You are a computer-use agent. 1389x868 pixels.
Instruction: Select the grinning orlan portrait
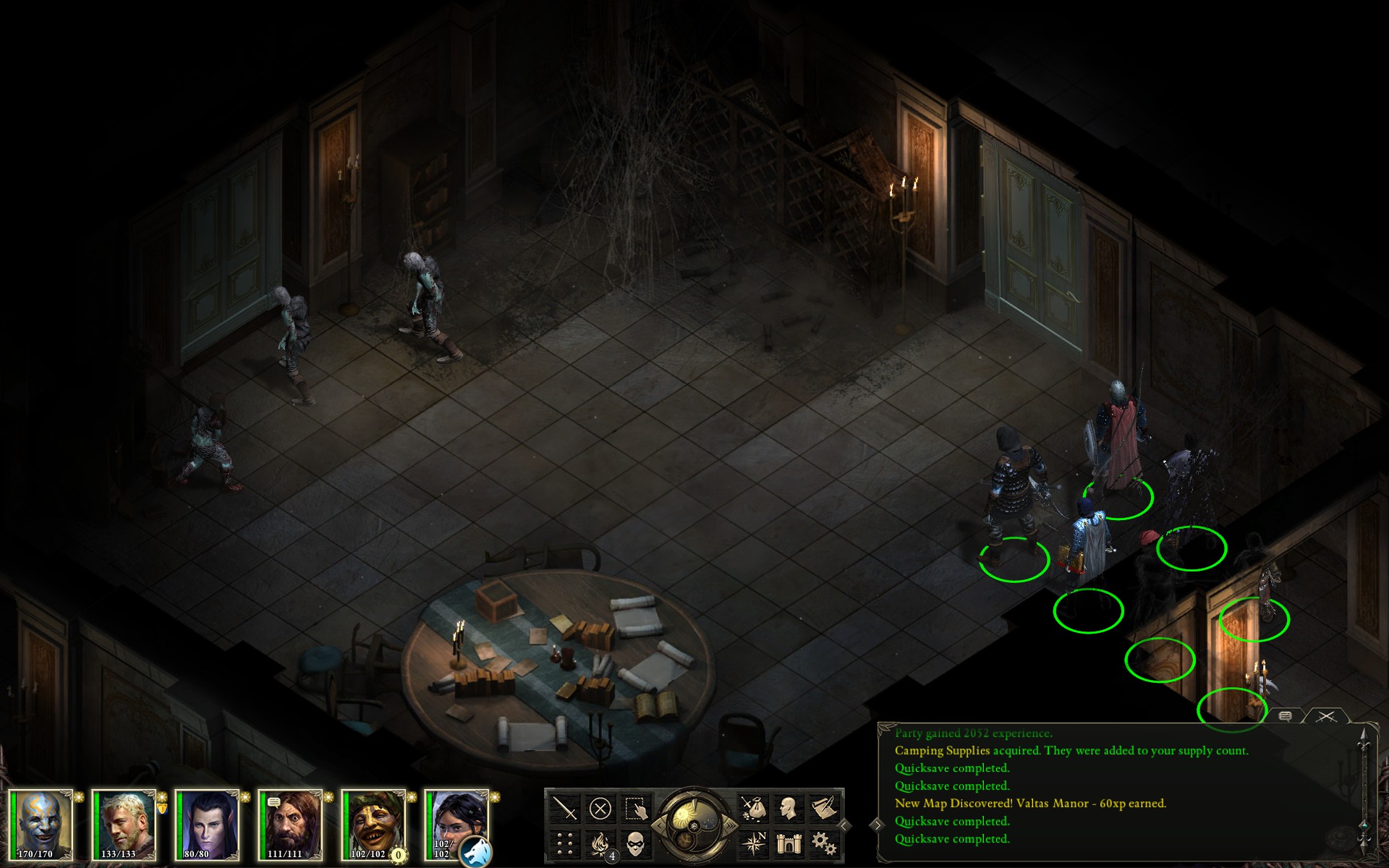[x=375, y=825]
